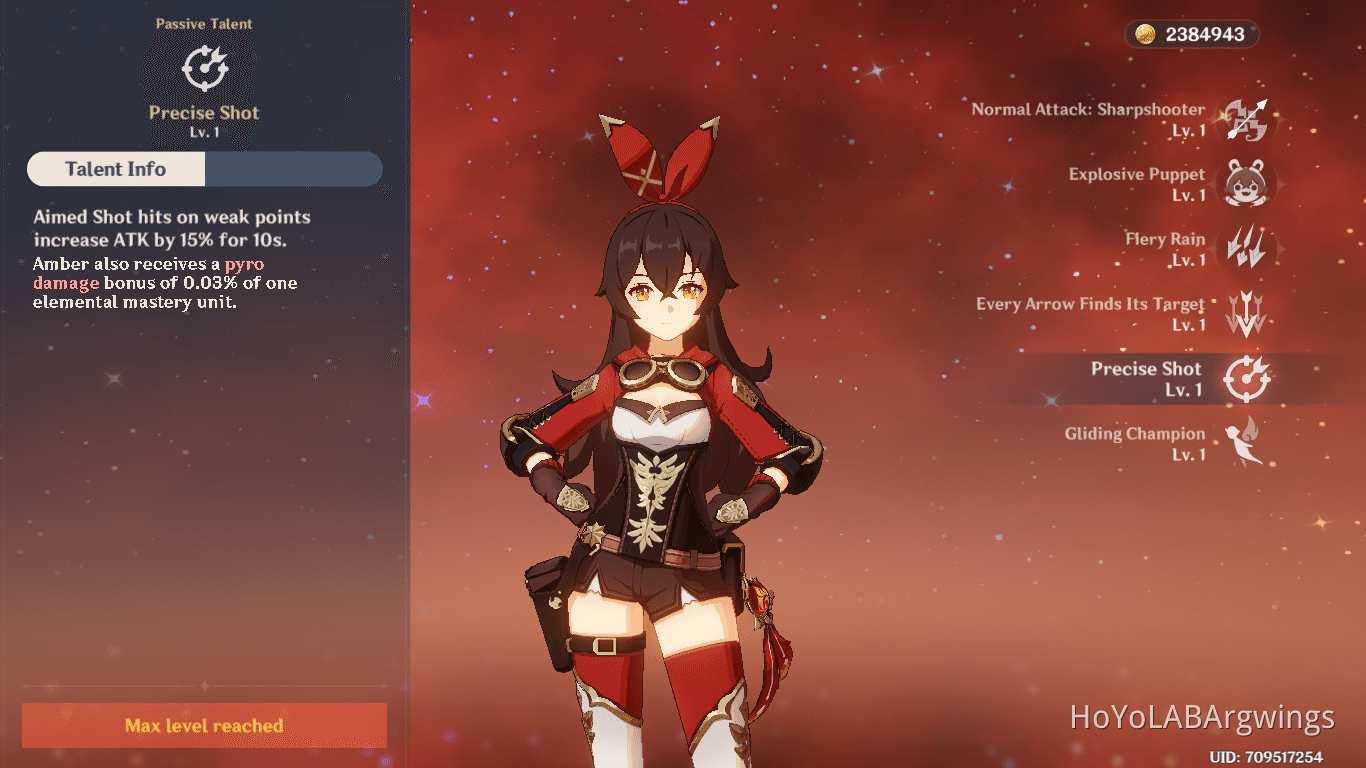Screen dimensions: 1366x768
Task: Click the Every Arrow Finds Its Target icon
Action: tap(1247, 314)
